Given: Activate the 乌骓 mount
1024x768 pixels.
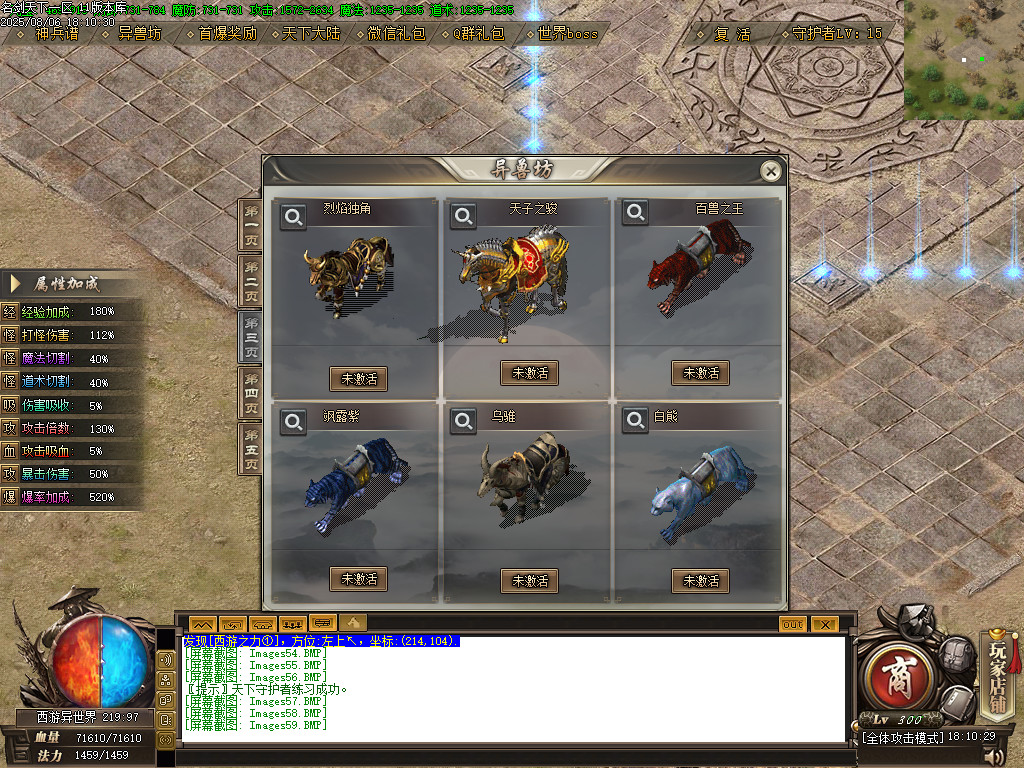Looking at the screenshot, I should coord(529,580).
